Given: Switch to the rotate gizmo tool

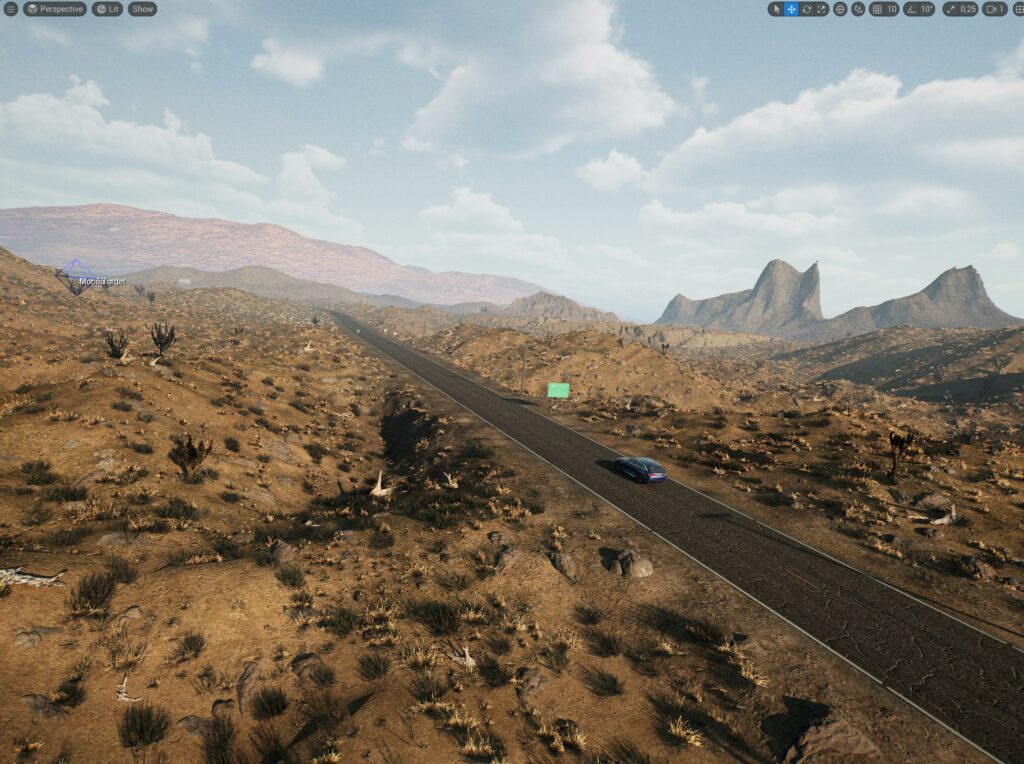Looking at the screenshot, I should click(806, 9).
